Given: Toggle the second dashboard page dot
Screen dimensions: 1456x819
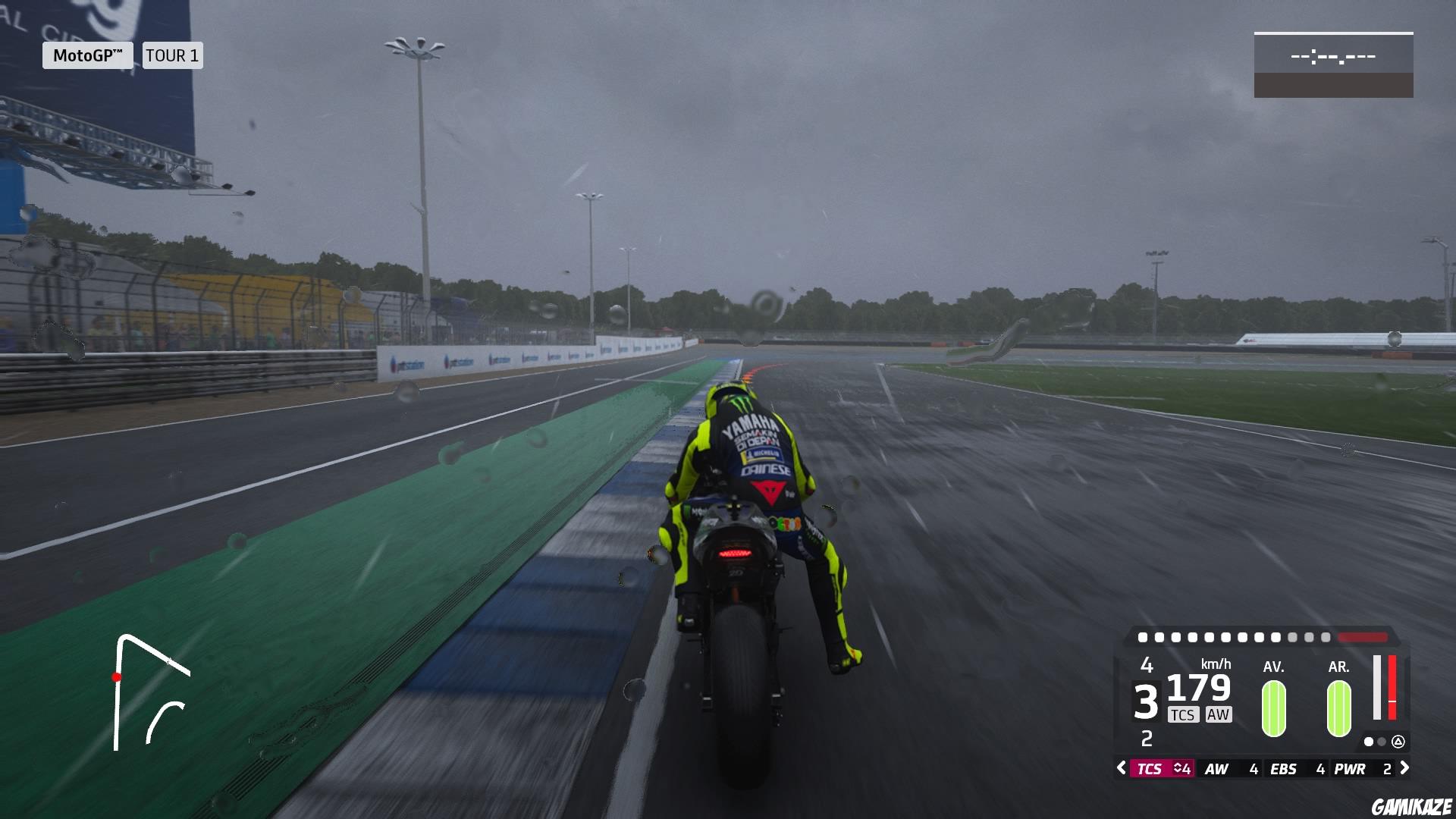Looking at the screenshot, I should 1381,741.
